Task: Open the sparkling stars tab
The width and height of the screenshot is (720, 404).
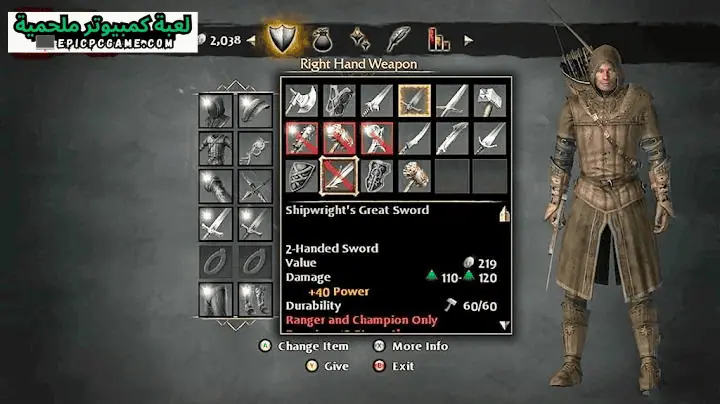Action: (x=360, y=40)
